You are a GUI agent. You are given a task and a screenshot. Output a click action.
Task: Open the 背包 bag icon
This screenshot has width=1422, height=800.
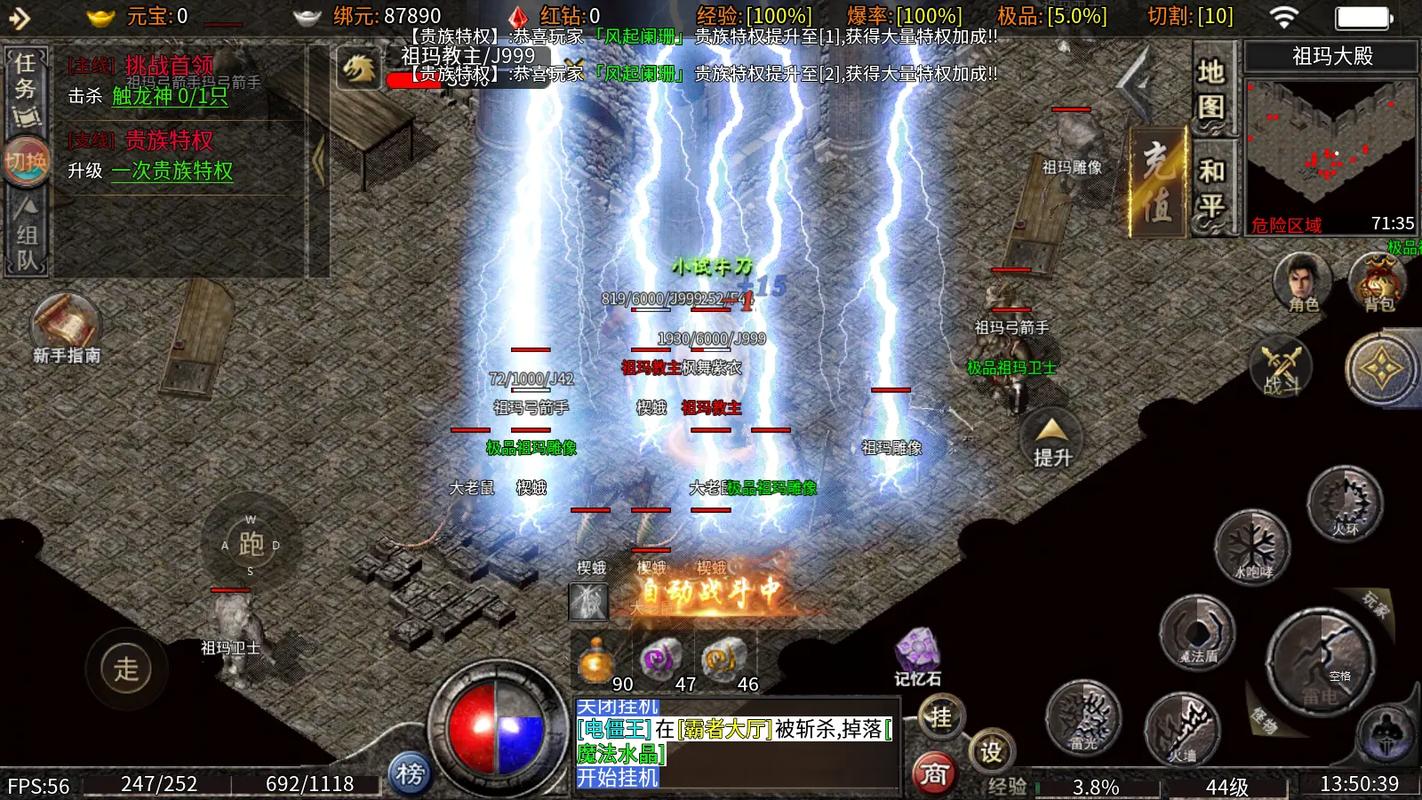(x=1379, y=281)
